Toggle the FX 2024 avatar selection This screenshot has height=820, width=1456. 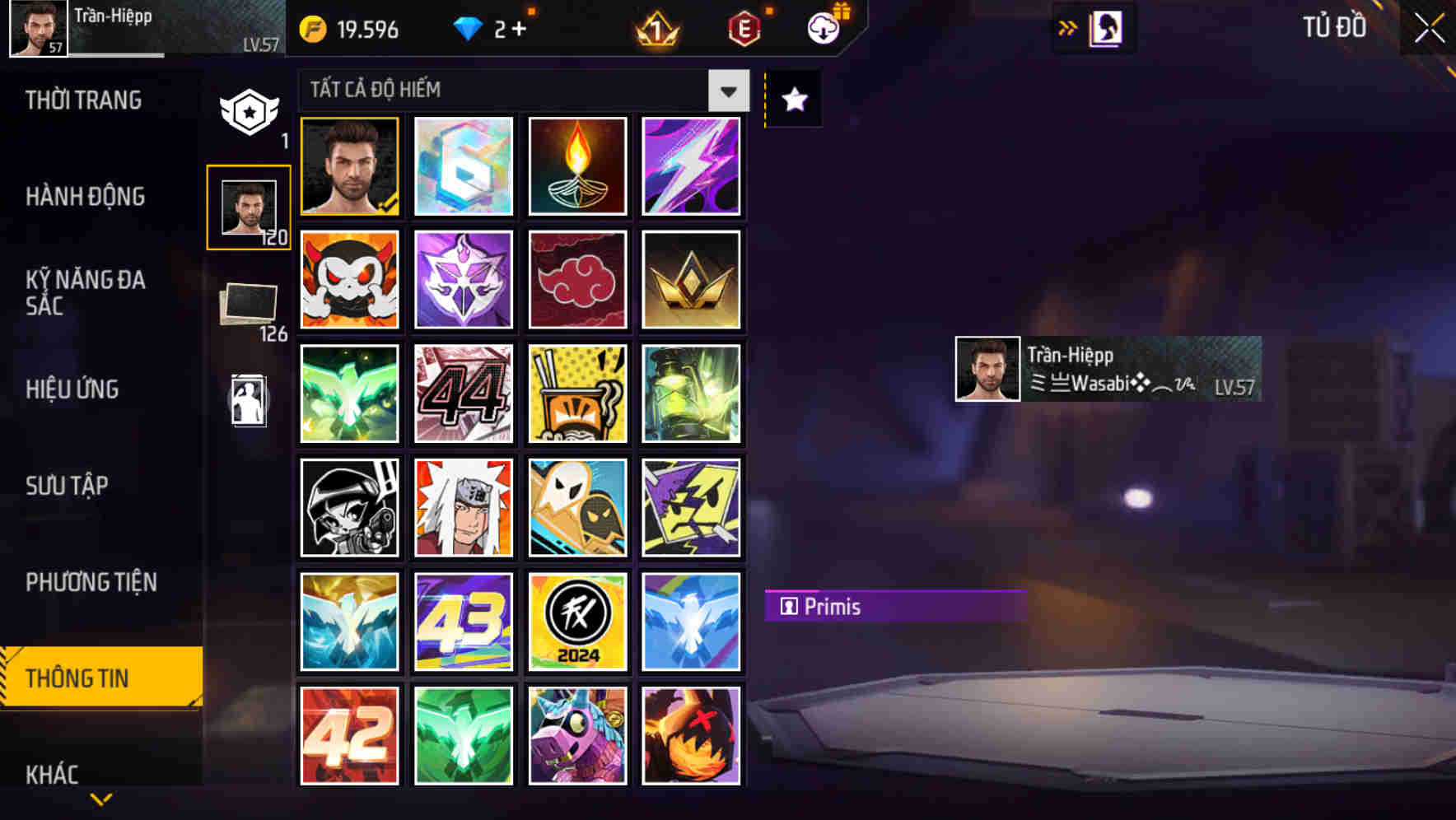pos(577,621)
